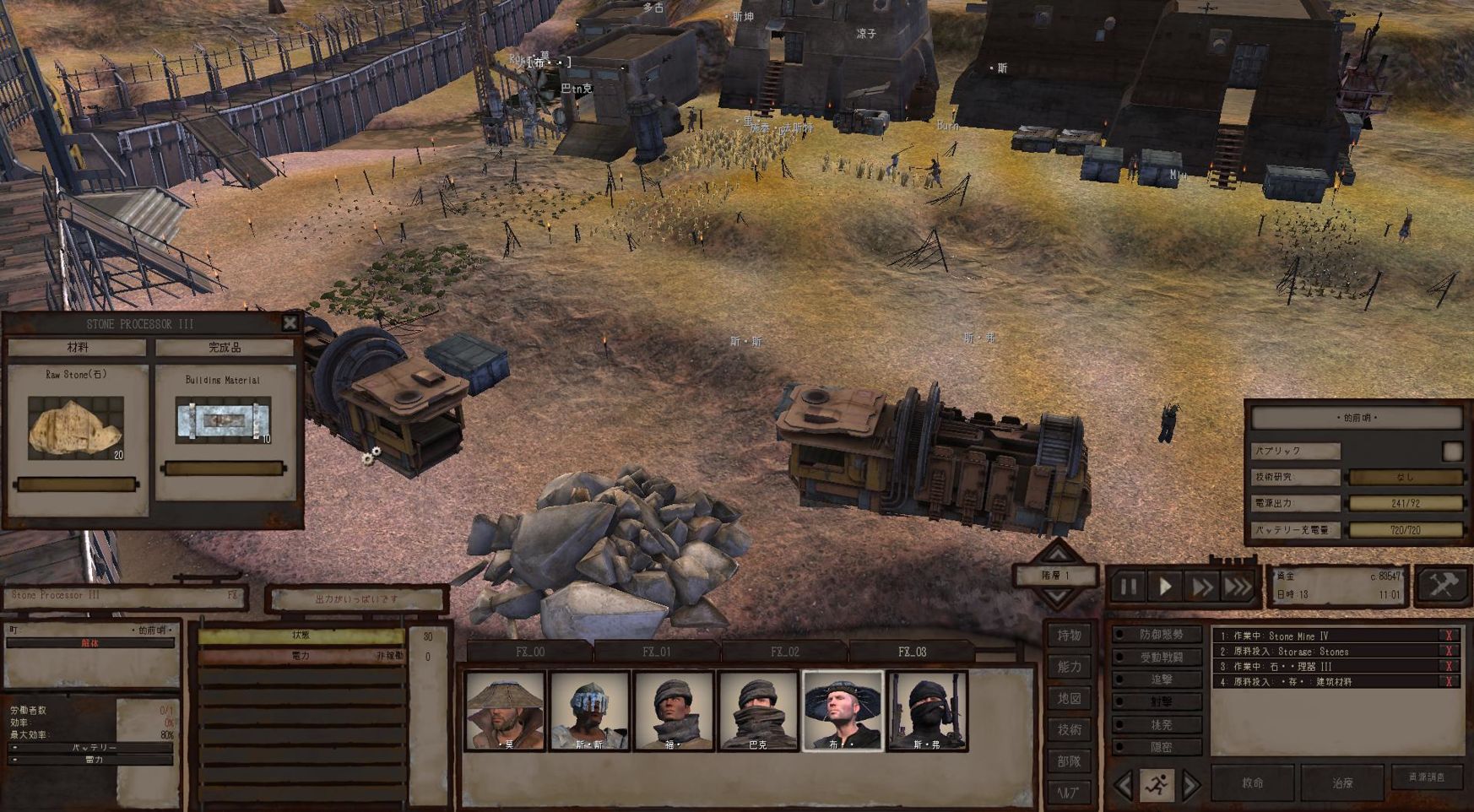The height and width of the screenshot is (812, 1474).
Task: Select the Building Material output slot
Action: 224,420
